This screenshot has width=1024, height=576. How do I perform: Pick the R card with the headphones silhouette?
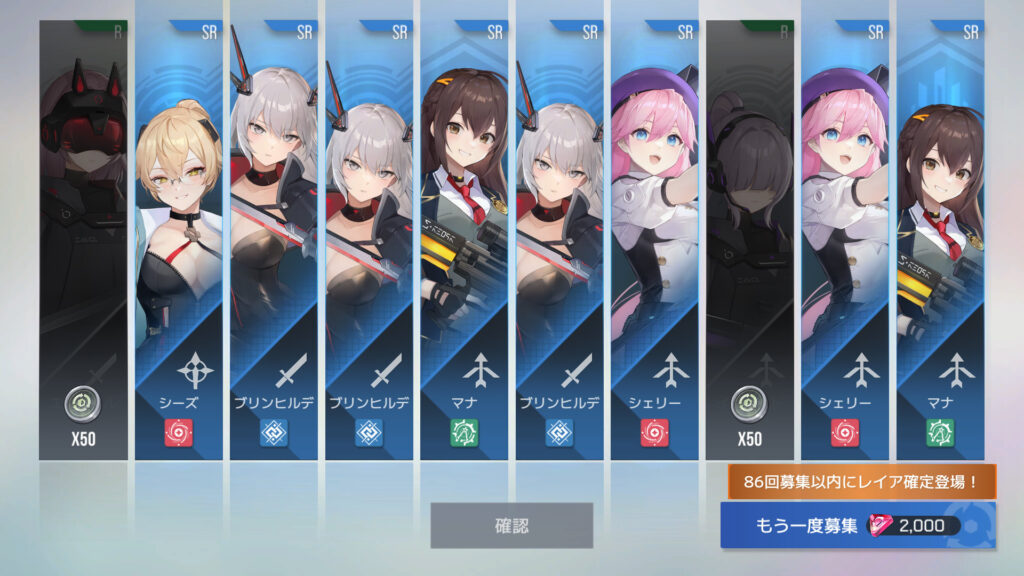[749, 240]
